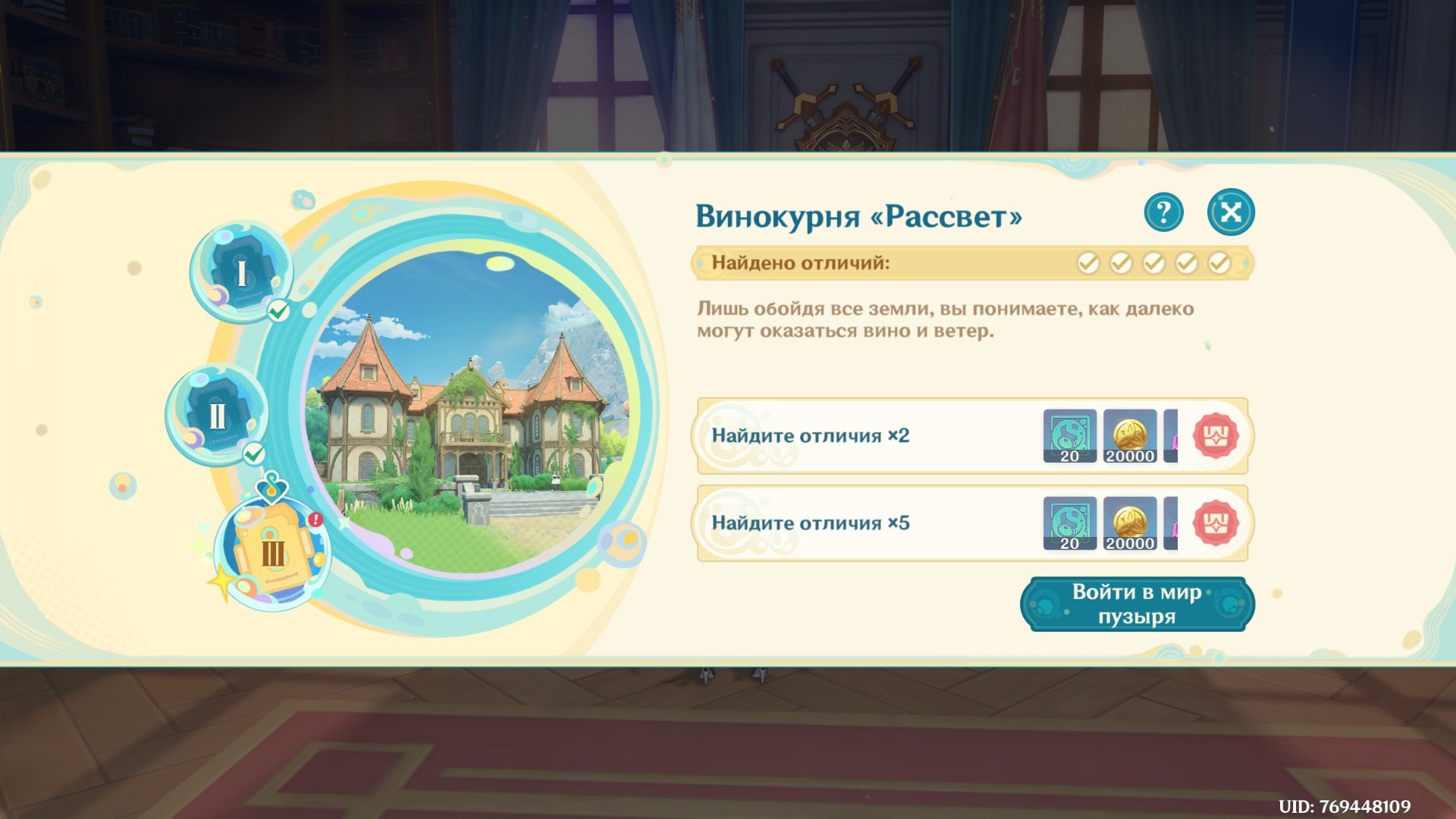Switch to Stage II bubble
This screenshot has height=819, width=1456.
(x=218, y=415)
